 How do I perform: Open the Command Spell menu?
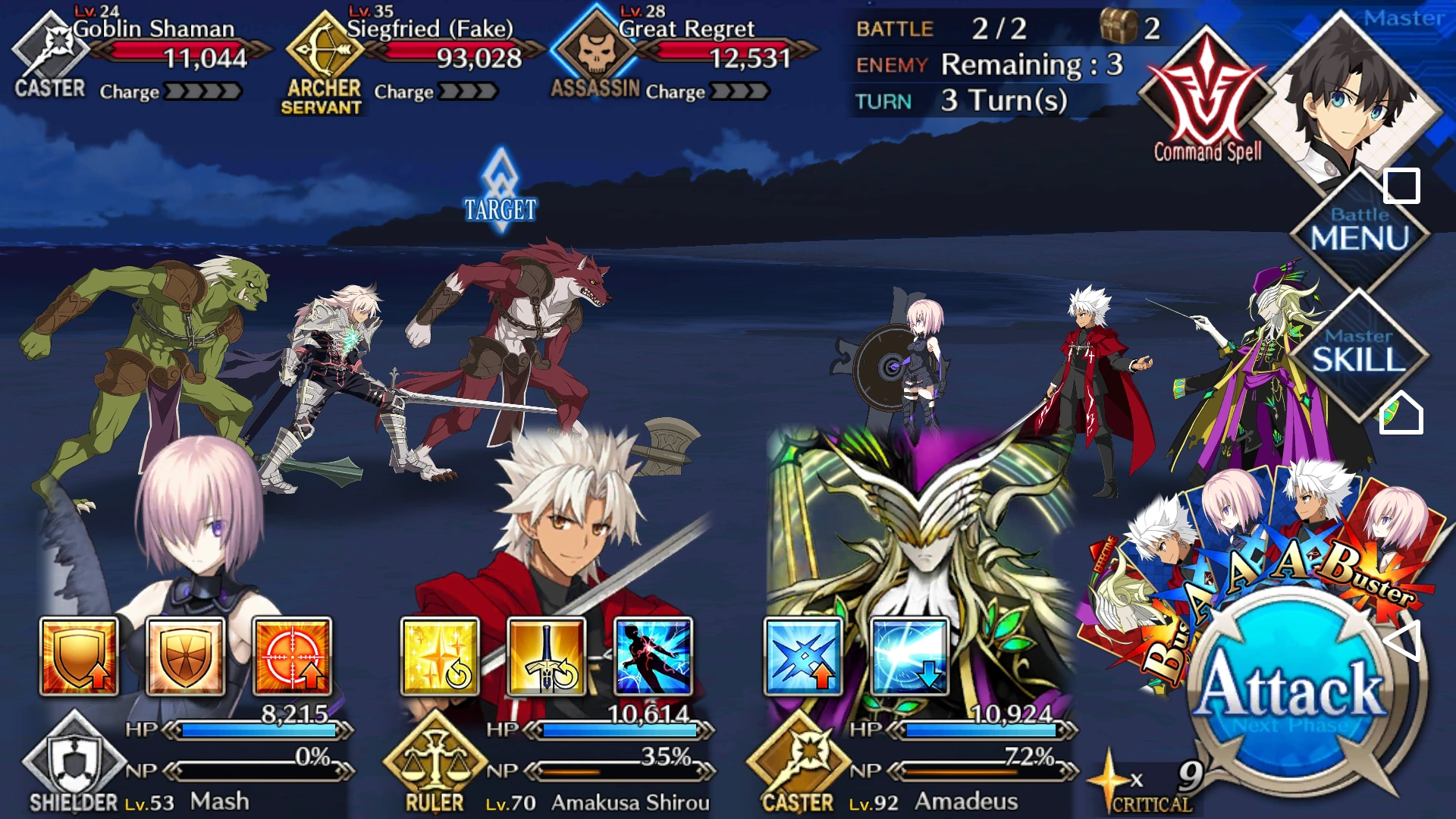[x=1204, y=83]
